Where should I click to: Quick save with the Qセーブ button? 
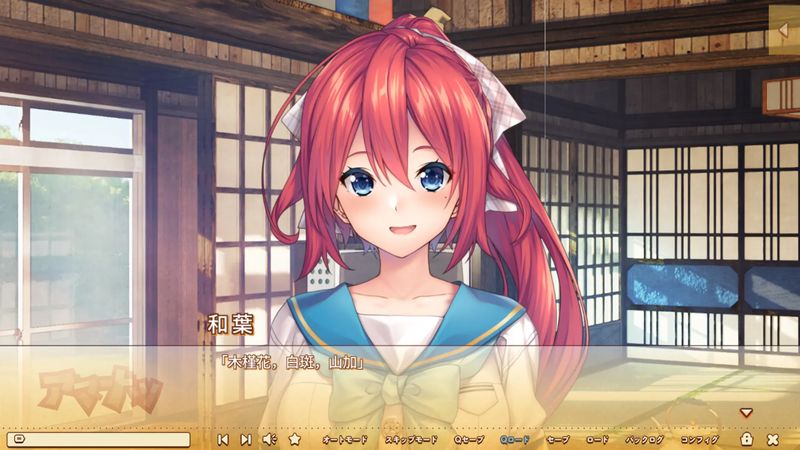(x=469, y=439)
